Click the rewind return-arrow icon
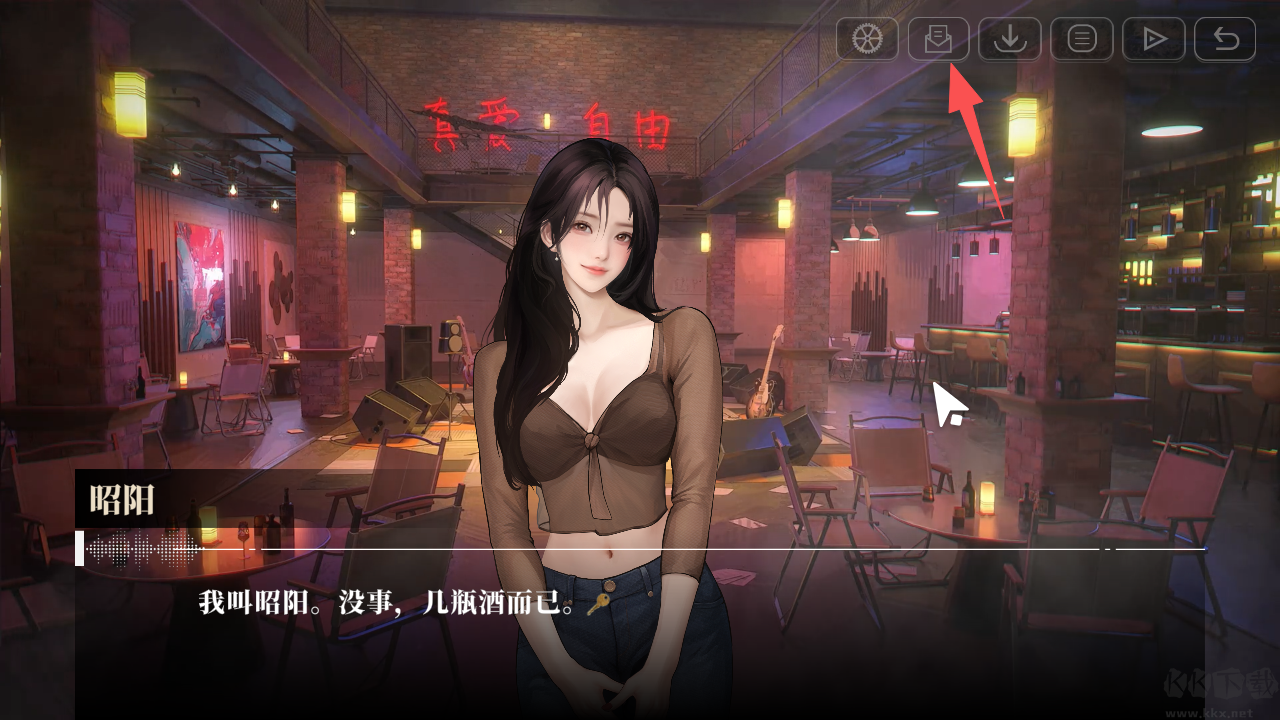 (x=1223, y=40)
